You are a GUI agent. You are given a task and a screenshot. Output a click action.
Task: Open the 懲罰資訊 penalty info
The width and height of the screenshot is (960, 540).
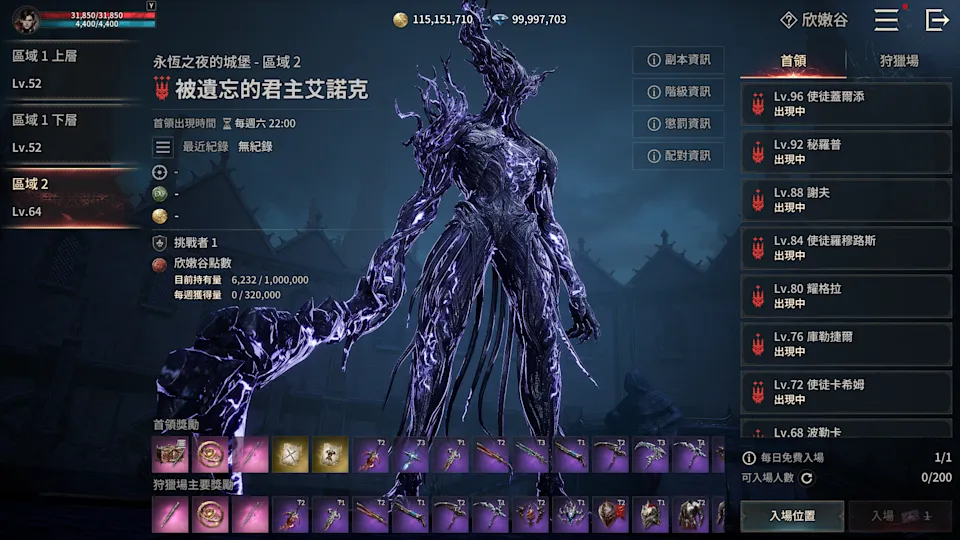(x=679, y=124)
